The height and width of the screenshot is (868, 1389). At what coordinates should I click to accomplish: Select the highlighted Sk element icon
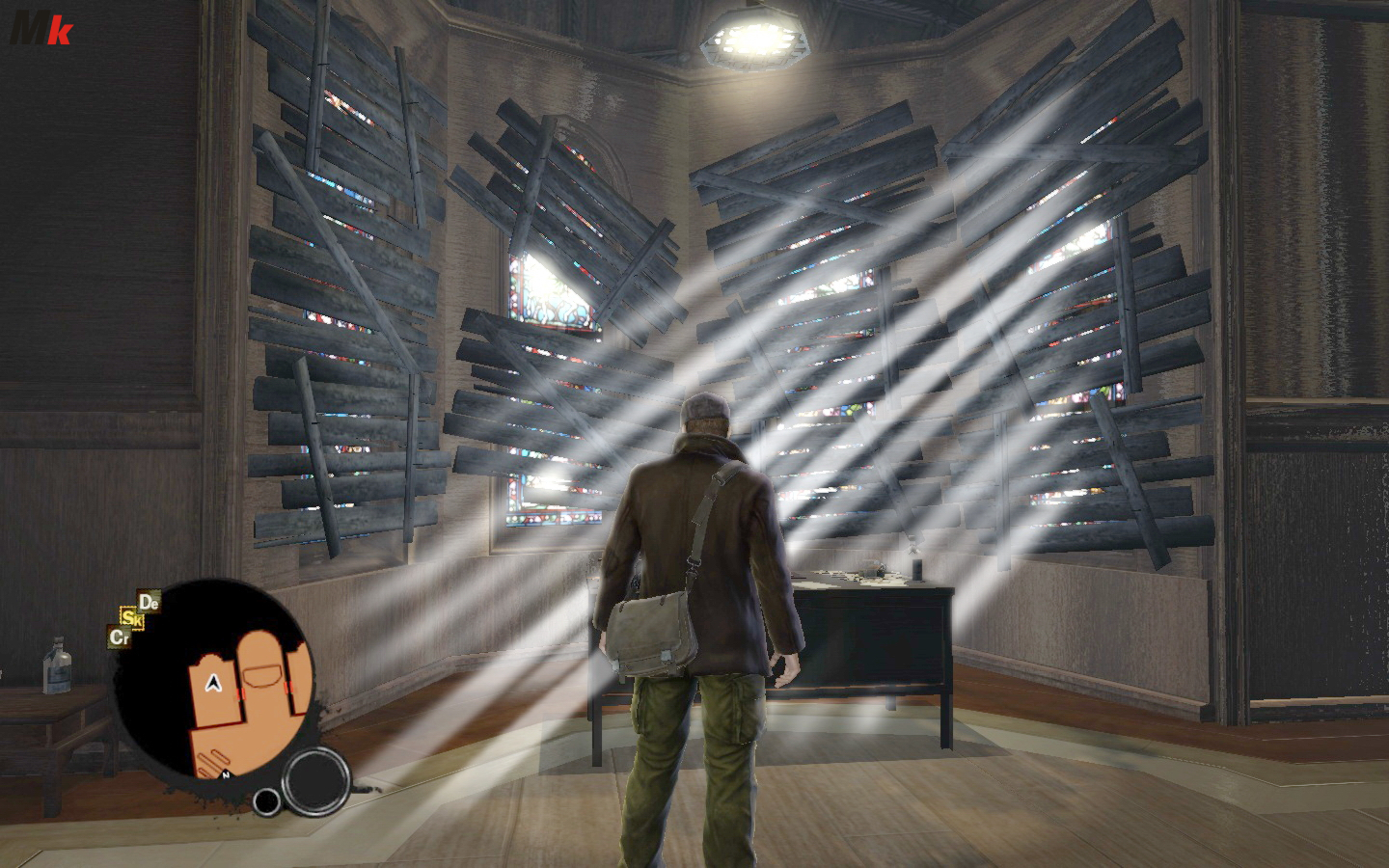pos(132,619)
